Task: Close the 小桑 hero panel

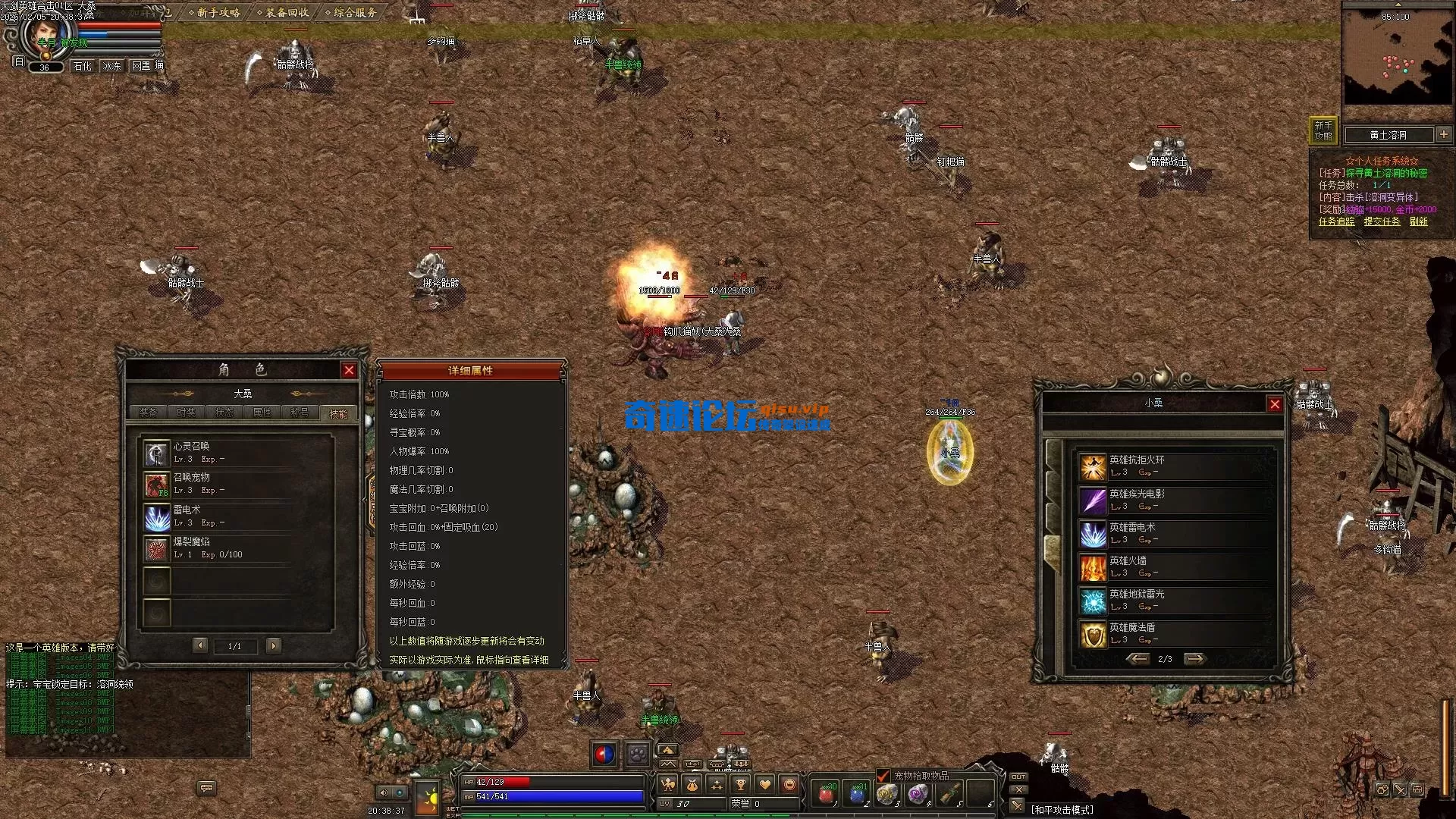Action: (x=1275, y=404)
